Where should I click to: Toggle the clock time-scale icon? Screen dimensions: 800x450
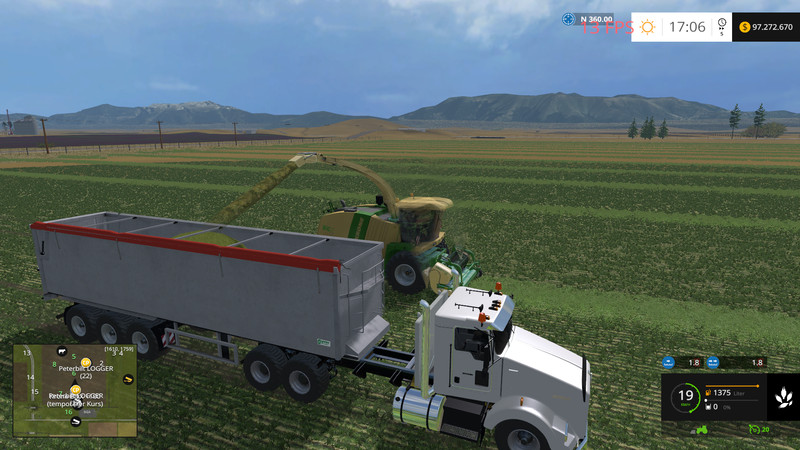click(x=722, y=27)
